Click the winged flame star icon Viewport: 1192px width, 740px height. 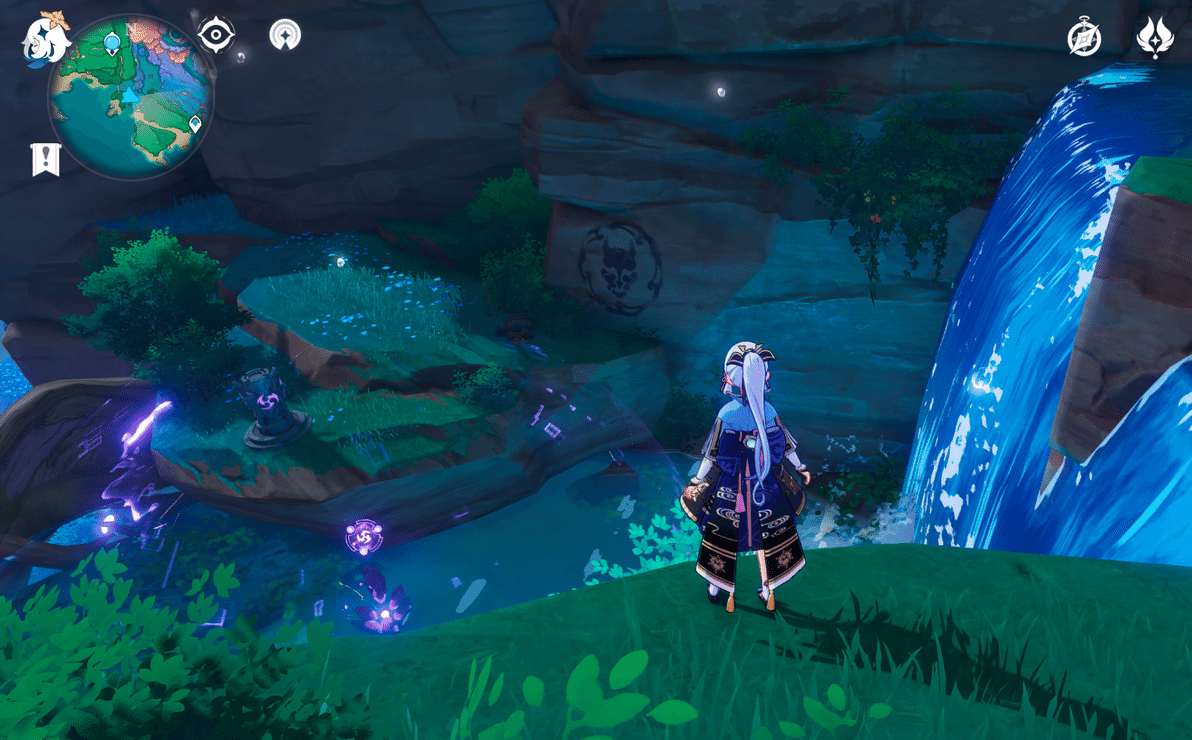click(1155, 38)
